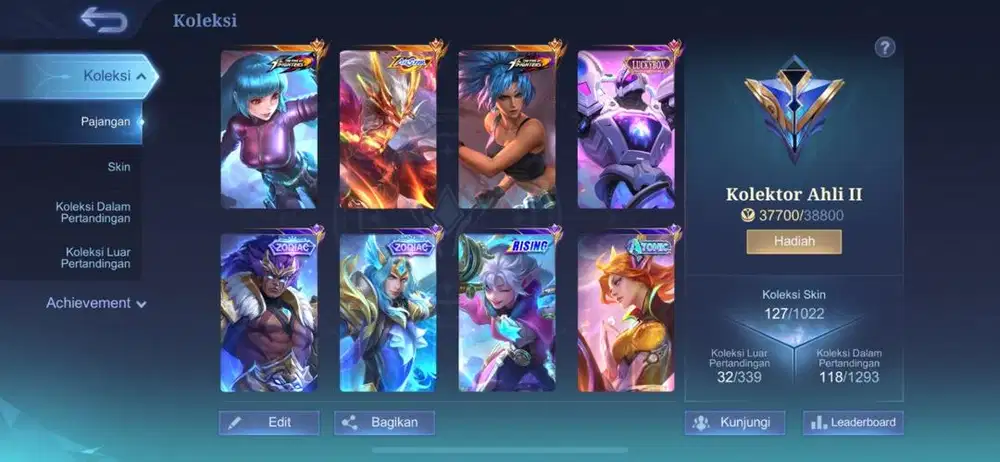Select the Rising silver-haired skin card
Screen dimensions: 1000x462
coord(507,312)
